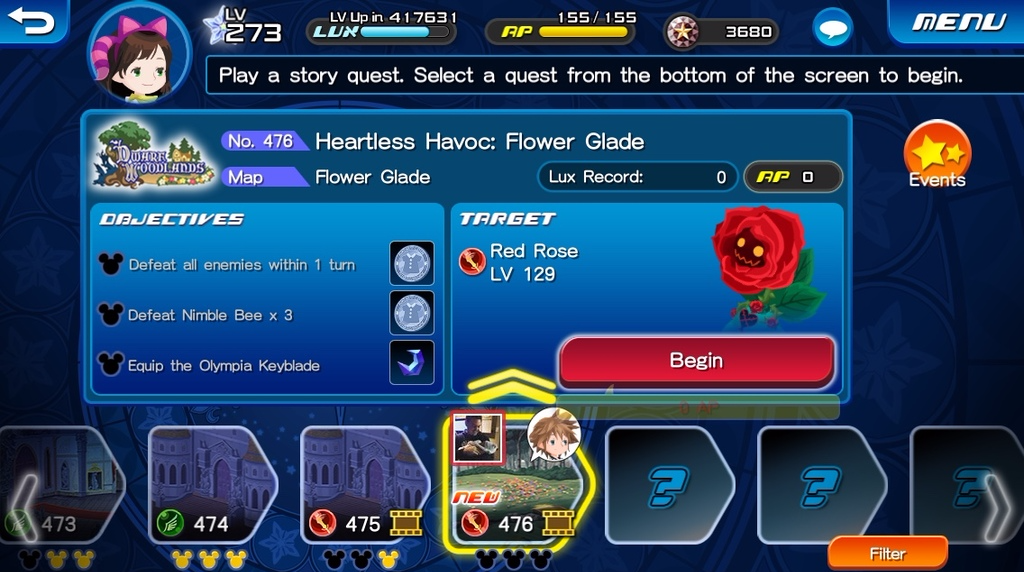The width and height of the screenshot is (1024, 572).
Task: View reward for defeating Nimble Bee
Action: tap(411, 313)
